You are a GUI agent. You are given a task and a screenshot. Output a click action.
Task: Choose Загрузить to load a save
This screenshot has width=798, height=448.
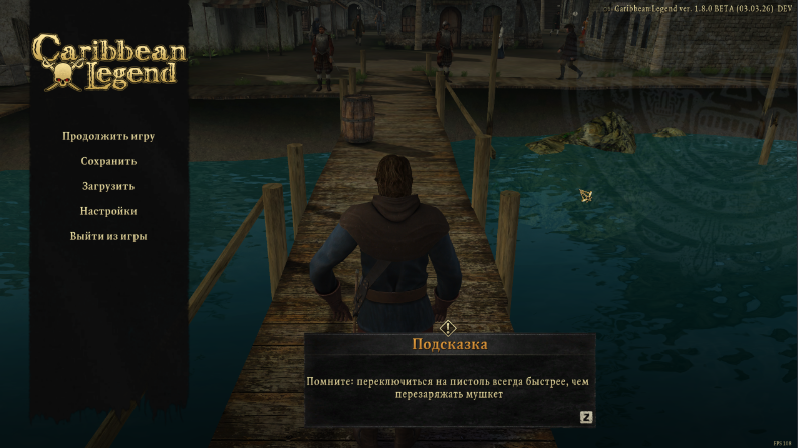tap(108, 186)
